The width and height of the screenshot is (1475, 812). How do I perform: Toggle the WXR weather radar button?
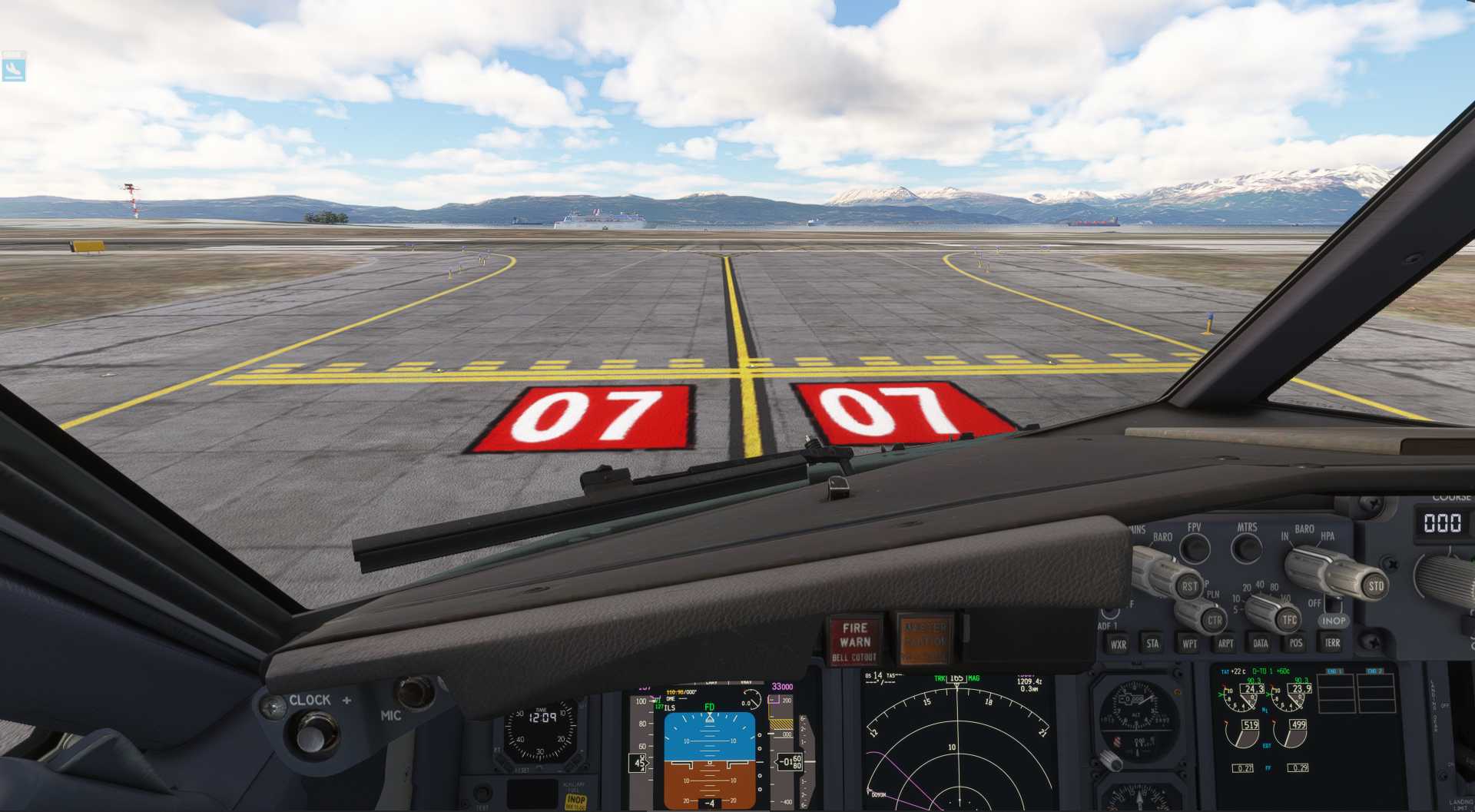tap(1118, 645)
